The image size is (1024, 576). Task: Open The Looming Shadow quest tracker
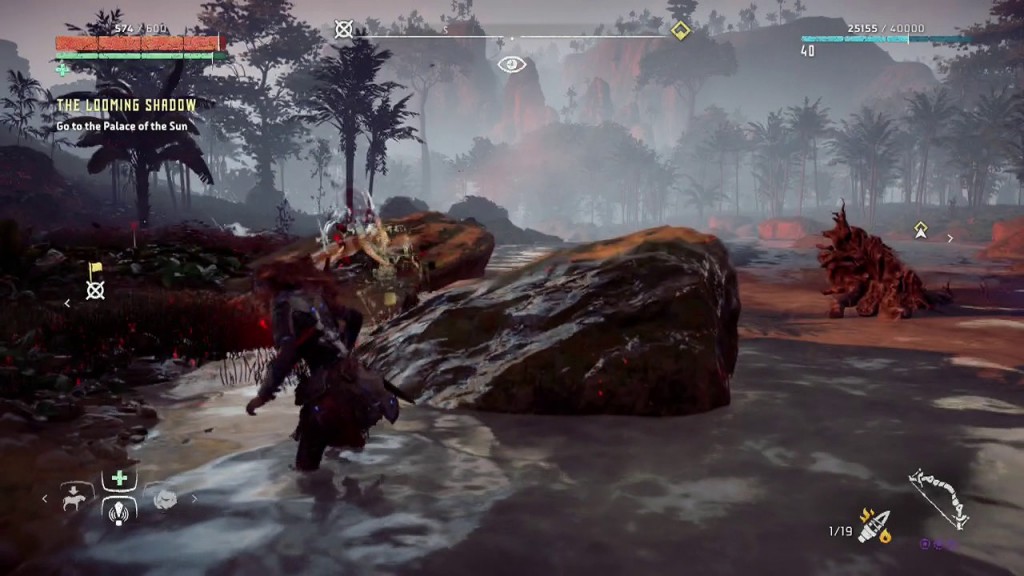pyautogui.click(x=127, y=105)
